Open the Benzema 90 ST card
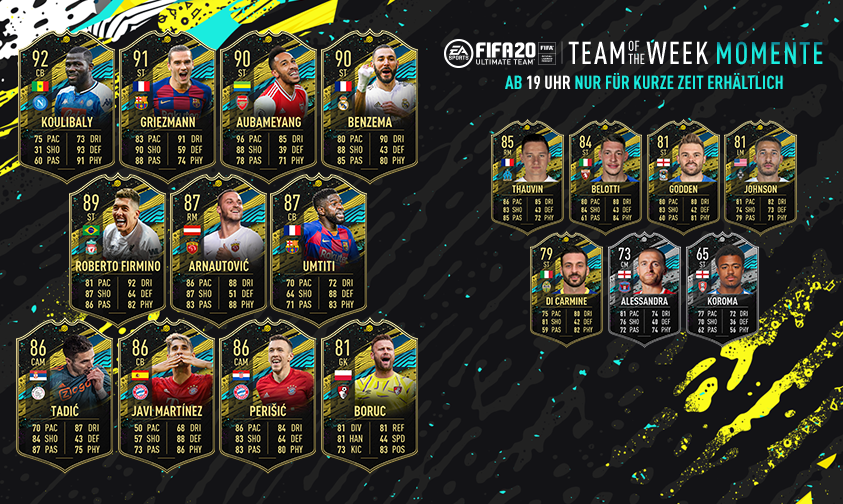Image resolution: width=843 pixels, height=504 pixels. tap(368, 102)
